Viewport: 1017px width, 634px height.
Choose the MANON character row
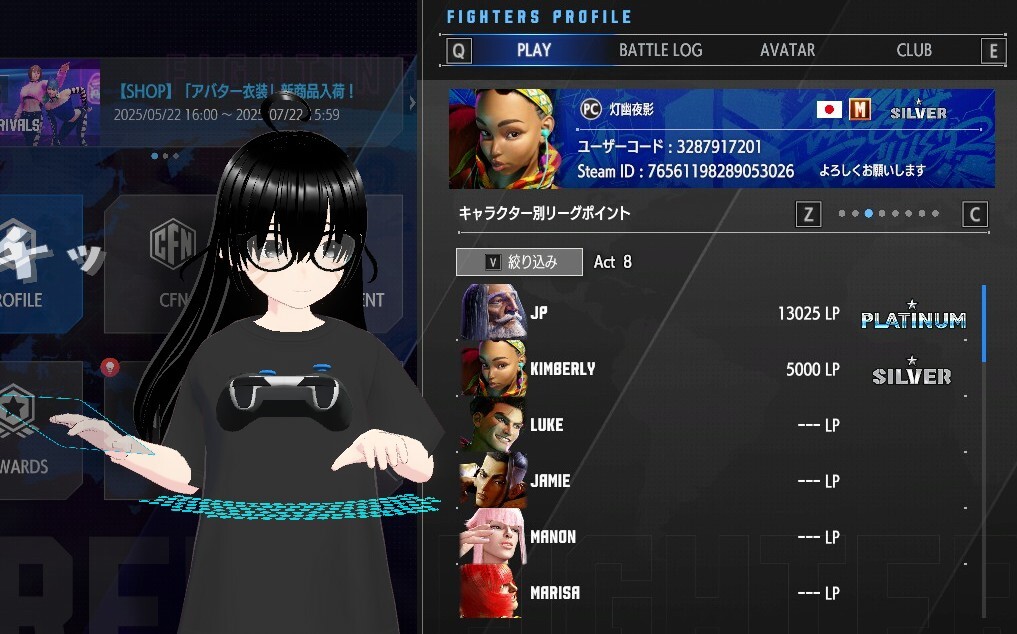coord(700,537)
